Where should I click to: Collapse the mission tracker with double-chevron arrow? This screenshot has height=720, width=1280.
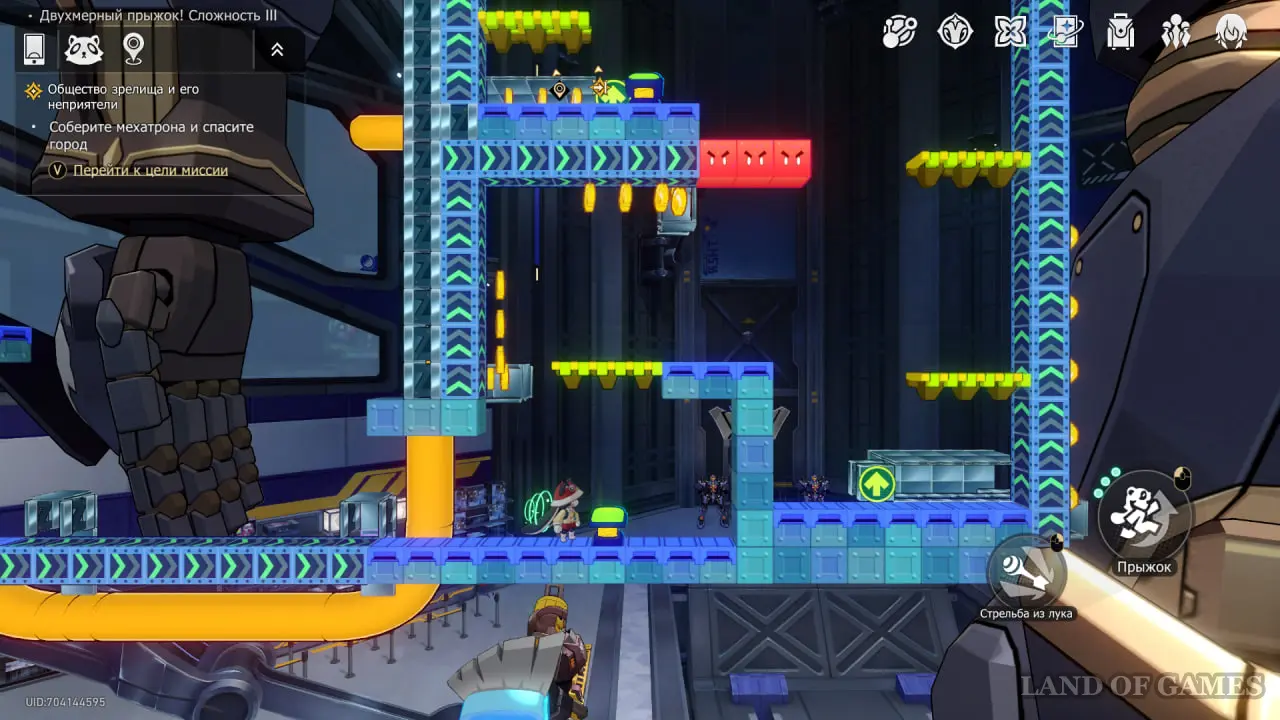[277, 49]
